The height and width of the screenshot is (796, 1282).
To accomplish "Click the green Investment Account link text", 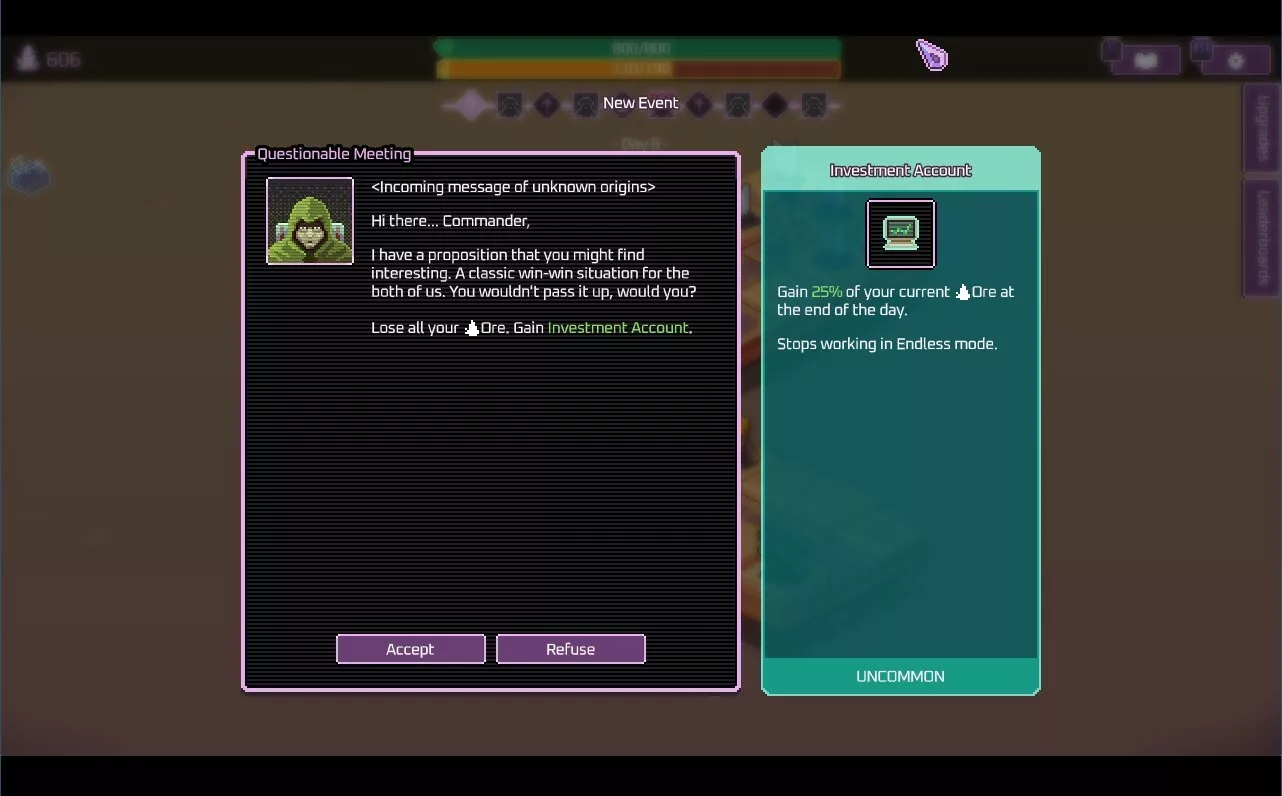I will pyautogui.click(x=617, y=328).
